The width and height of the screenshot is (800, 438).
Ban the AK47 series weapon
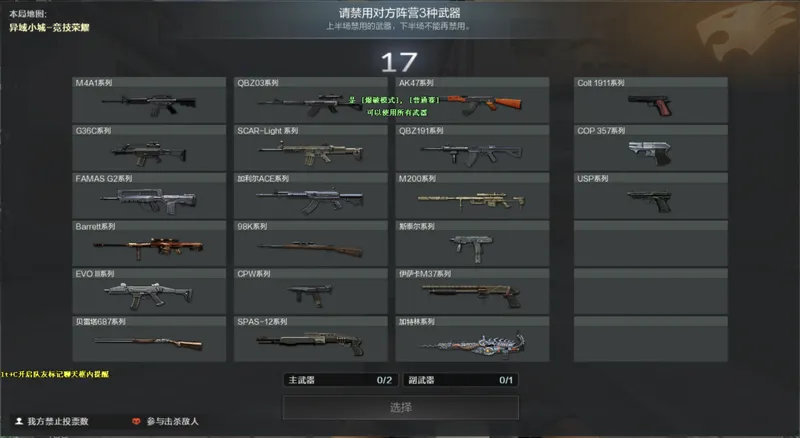(x=472, y=100)
